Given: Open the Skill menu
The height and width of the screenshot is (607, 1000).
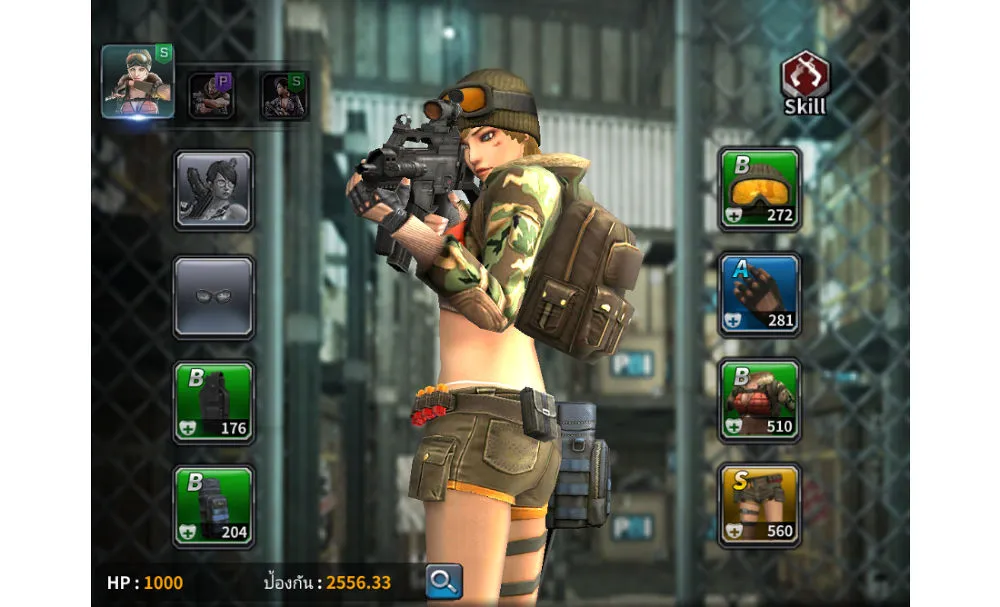Looking at the screenshot, I should coord(805,83).
